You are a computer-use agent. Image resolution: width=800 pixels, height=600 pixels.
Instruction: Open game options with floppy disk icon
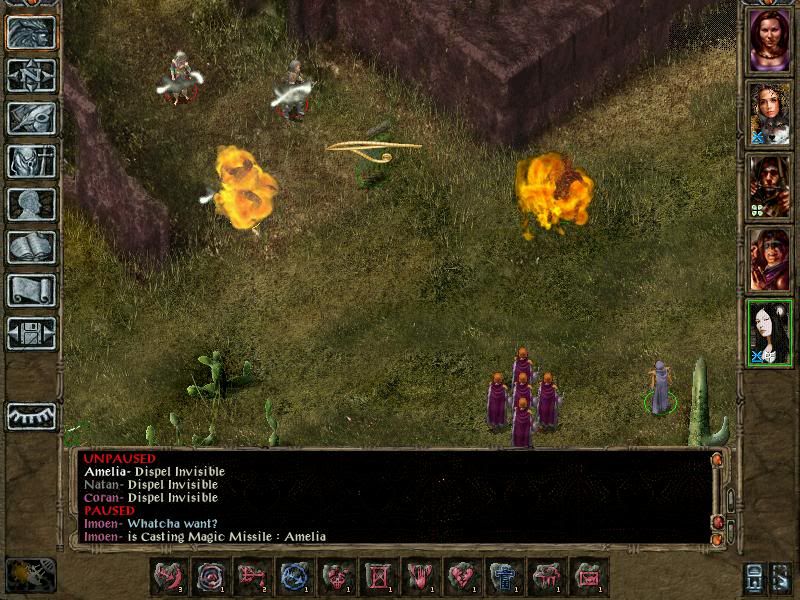click(31, 333)
